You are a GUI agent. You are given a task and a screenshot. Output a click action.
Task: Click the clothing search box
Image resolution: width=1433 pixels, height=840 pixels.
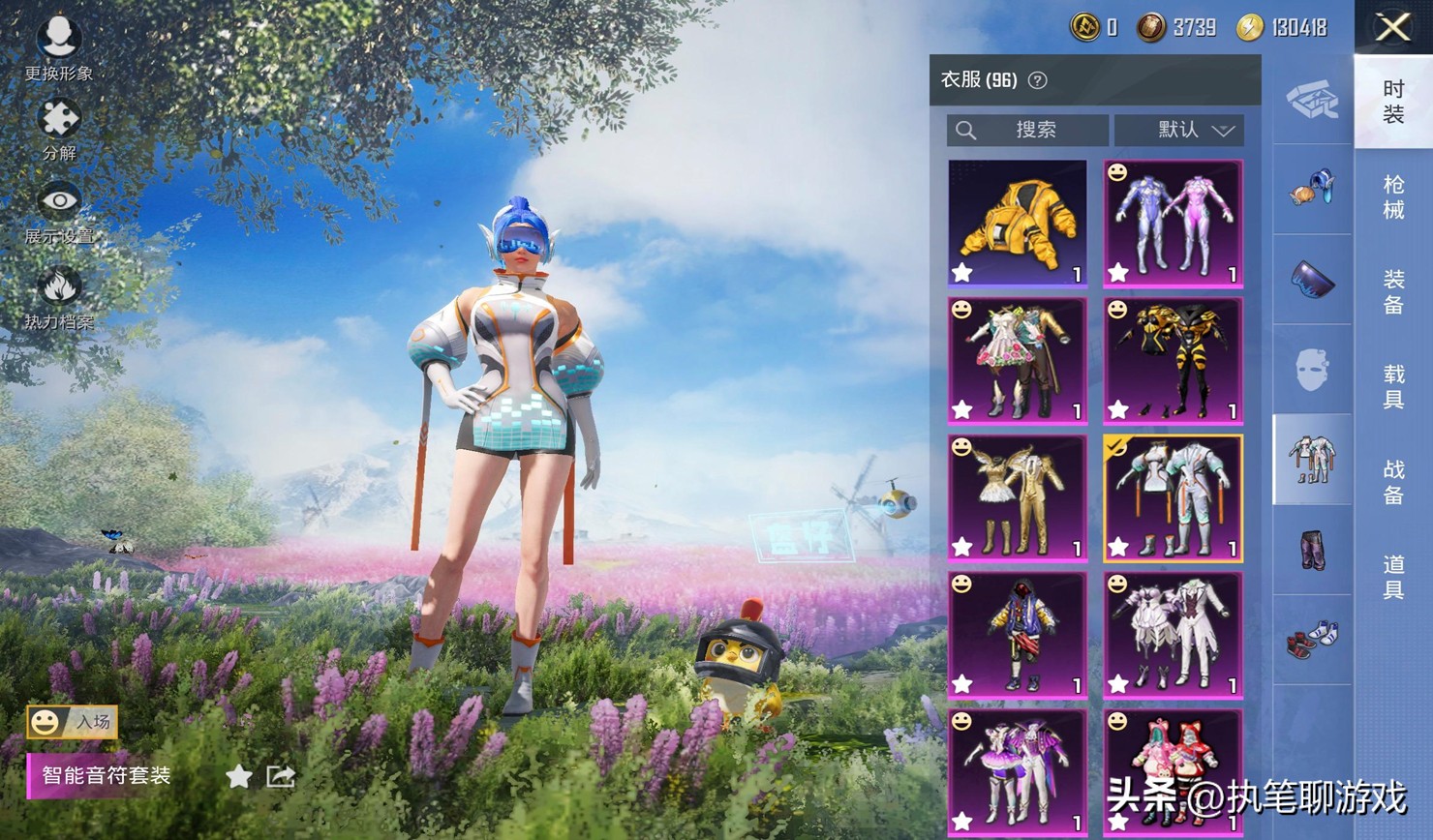pyautogui.click(x=1027, y=130)
